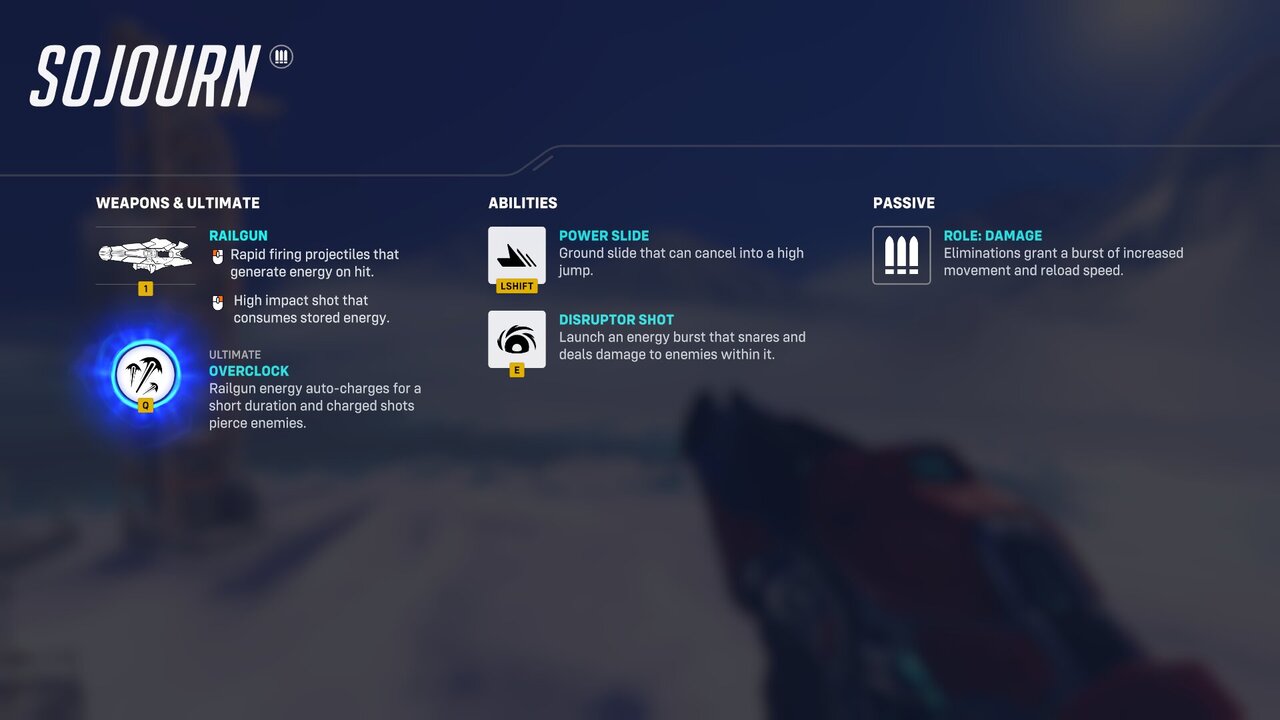Select the Role: Damage passive bullets icon
The width and height of the screenshot is (1280, 720).
[x=901, y=255]
